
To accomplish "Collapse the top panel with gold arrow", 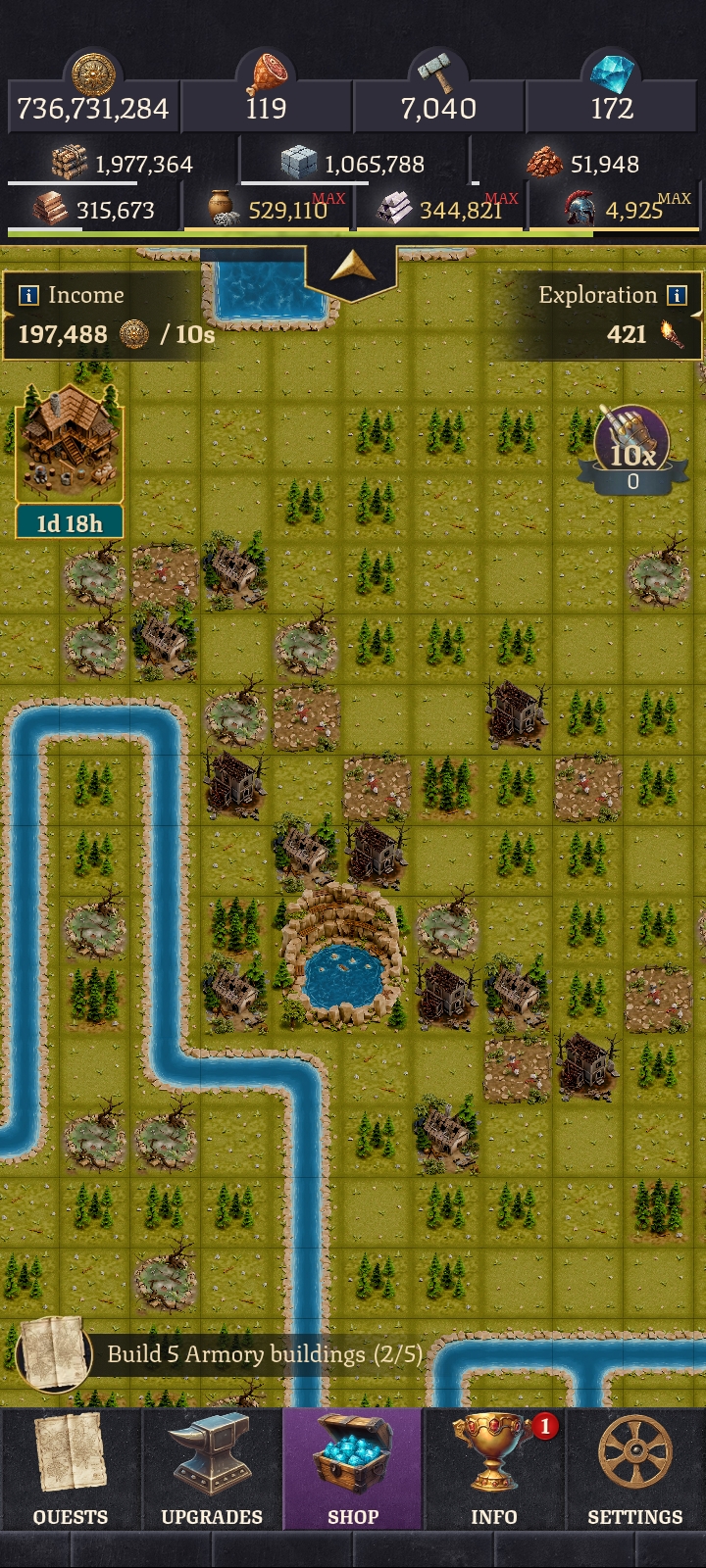I will (x=351, y=269).
